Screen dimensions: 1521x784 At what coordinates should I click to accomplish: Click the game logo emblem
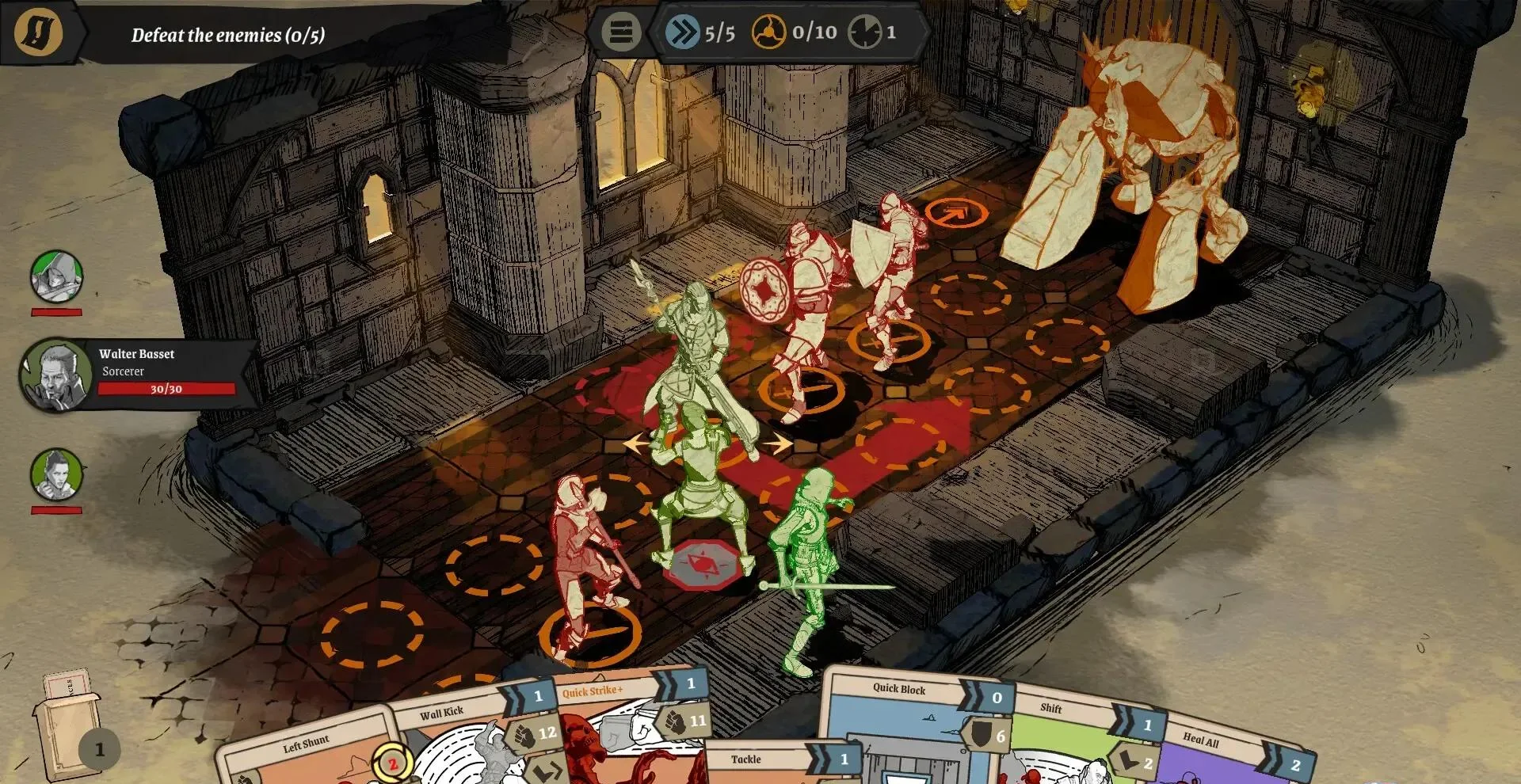(38, 32)
